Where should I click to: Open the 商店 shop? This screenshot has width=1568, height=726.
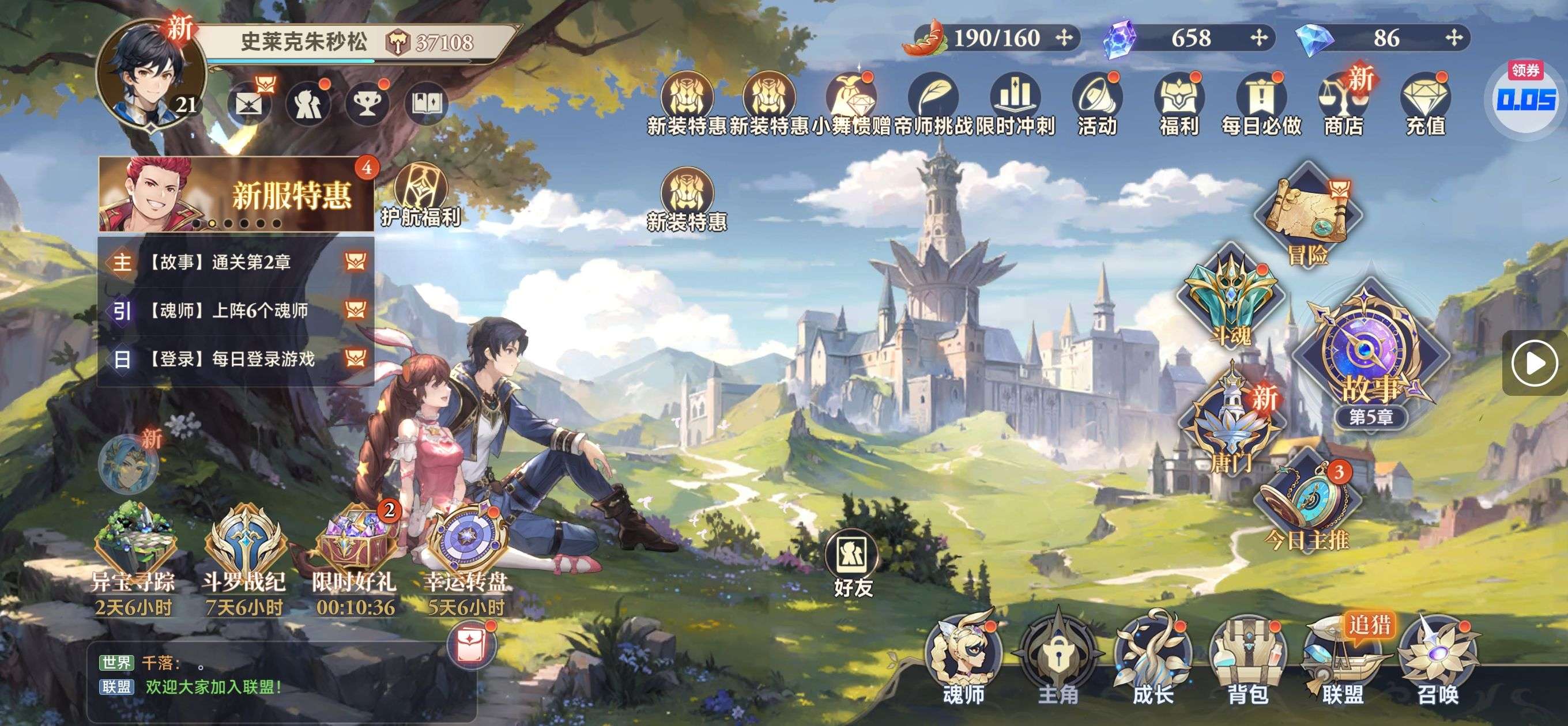click(1343, 104)
